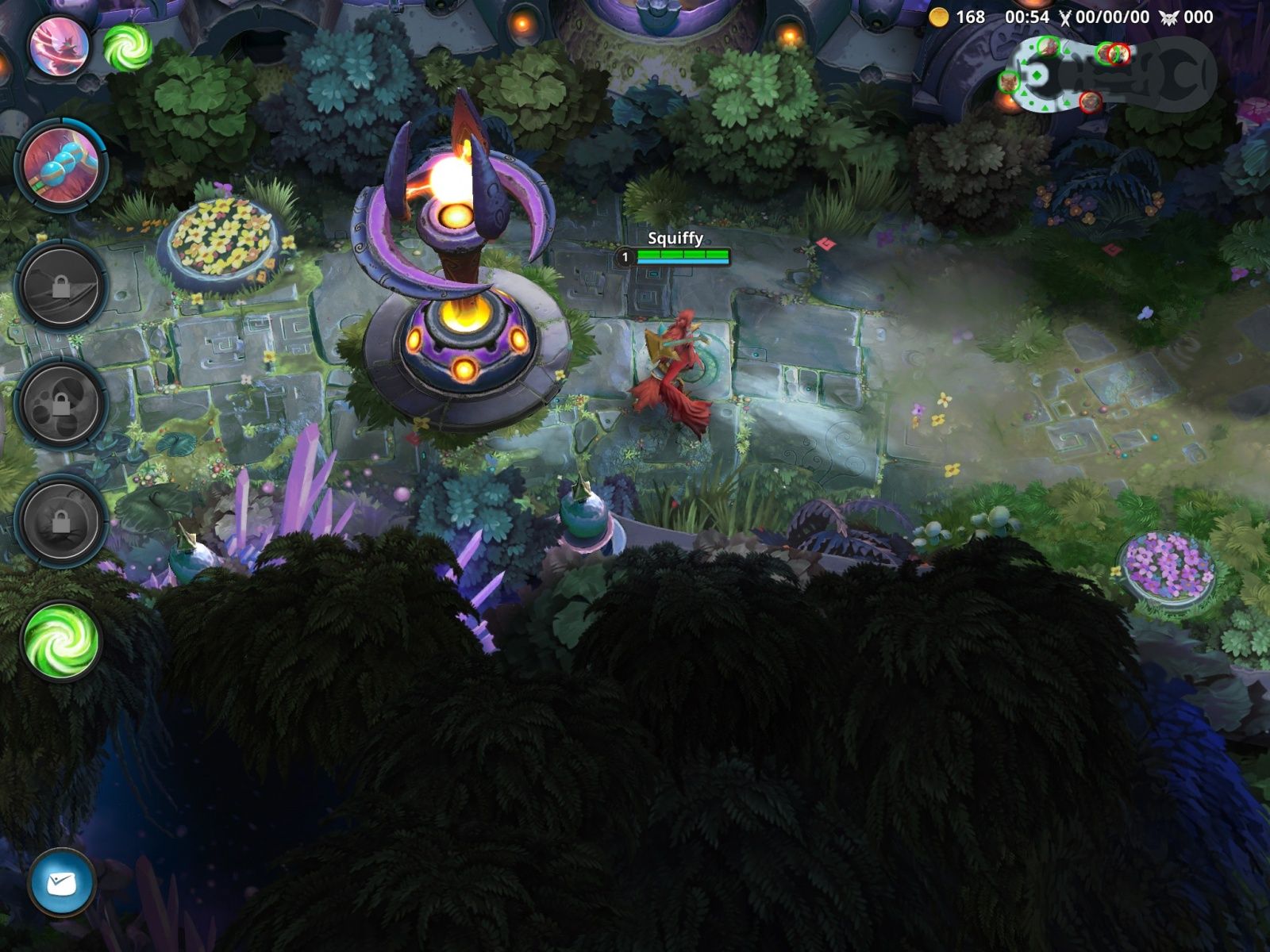Image resolution: width=1270 pixels, height=952 pixels.
Task: Click the small green swirl icon beside portrait
Action: tap(127, 47)
